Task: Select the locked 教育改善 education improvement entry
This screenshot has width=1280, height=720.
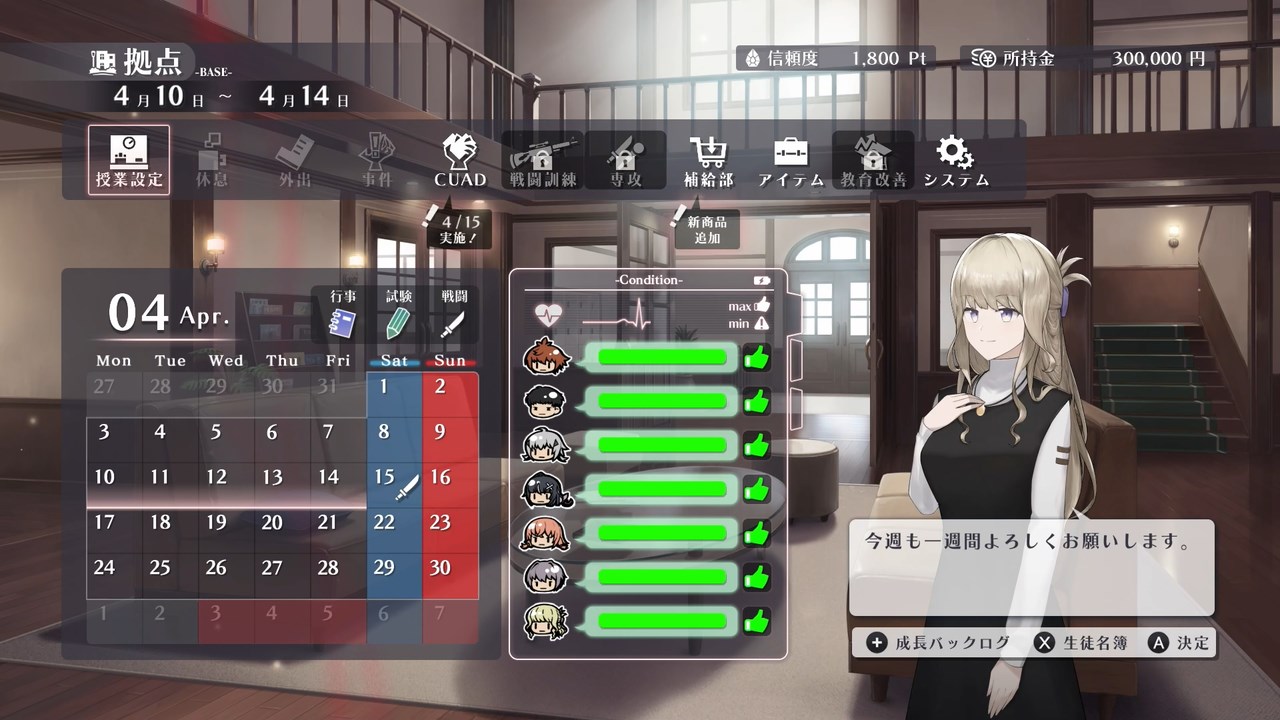Action: pyautogui.click(x=873, y=160)
